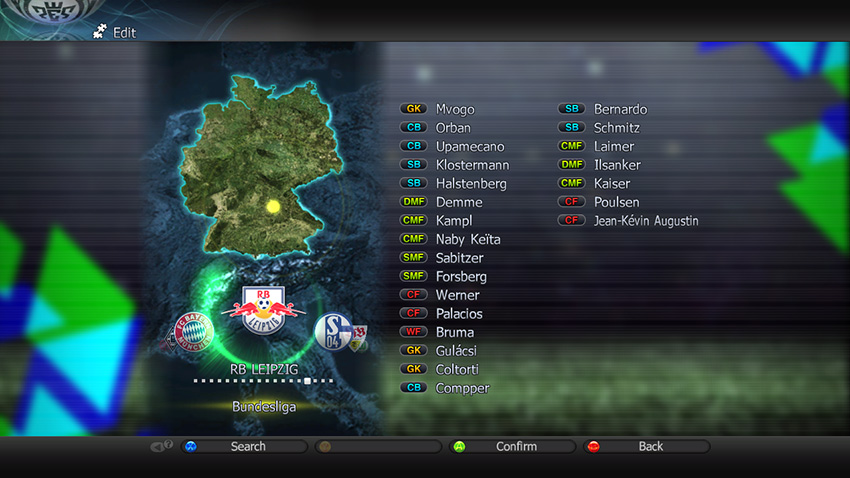Choose the RB Leipzig team crest
This screenshot has width=850, height=478.
pos(264,309)
